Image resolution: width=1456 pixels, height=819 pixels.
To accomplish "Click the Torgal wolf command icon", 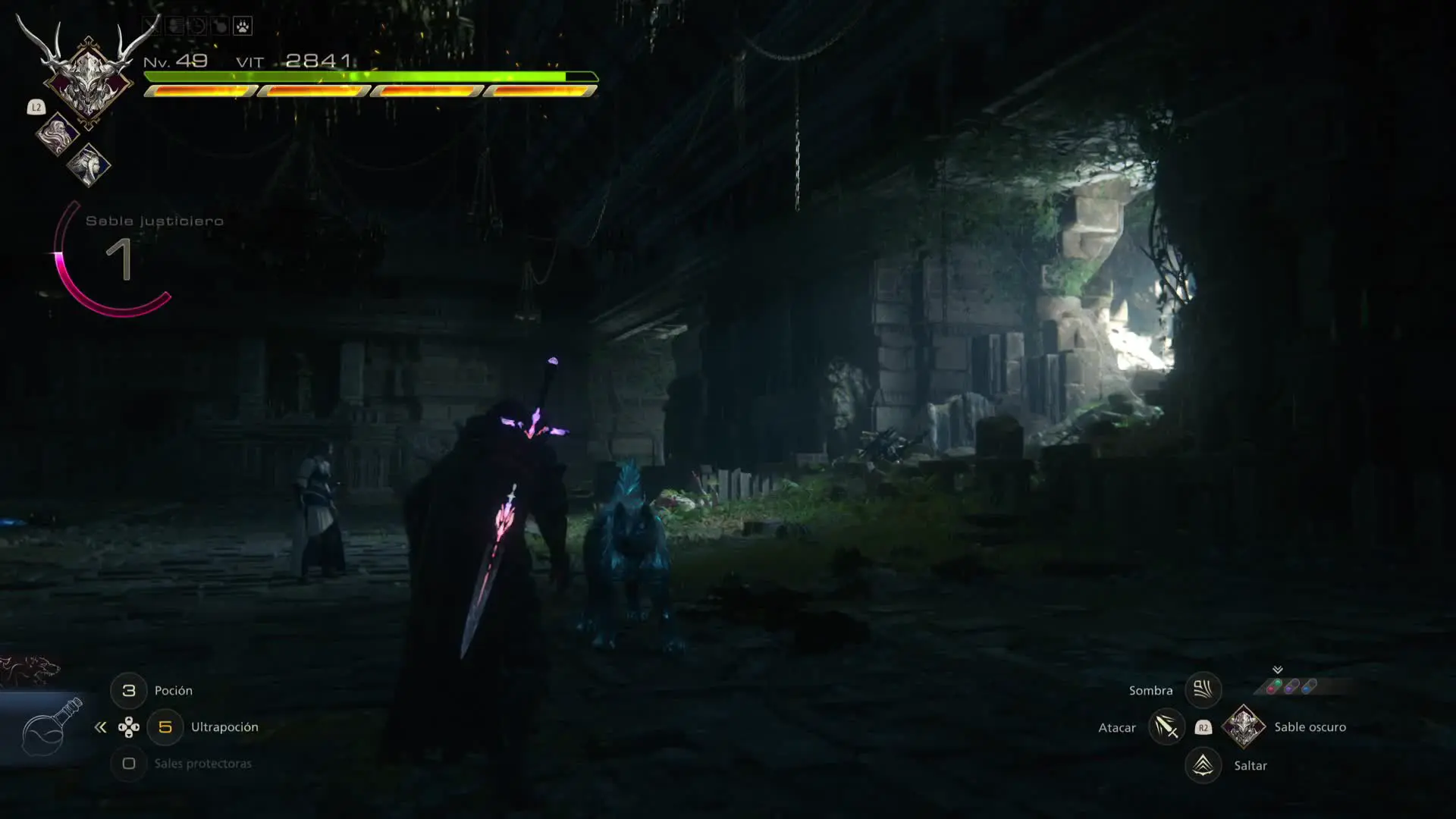I will 30,670.
